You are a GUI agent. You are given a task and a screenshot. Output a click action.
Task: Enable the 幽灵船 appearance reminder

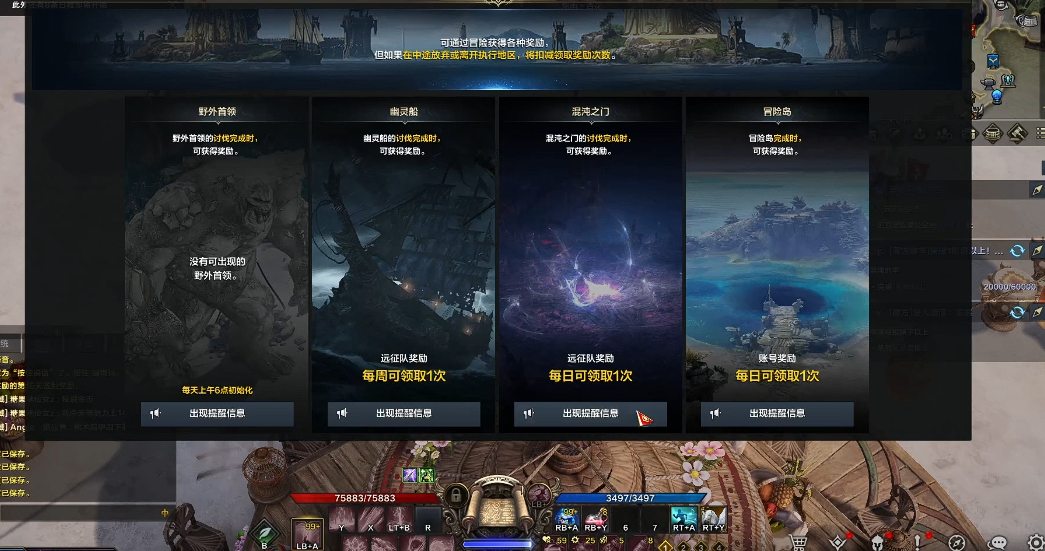coord(404,414)
